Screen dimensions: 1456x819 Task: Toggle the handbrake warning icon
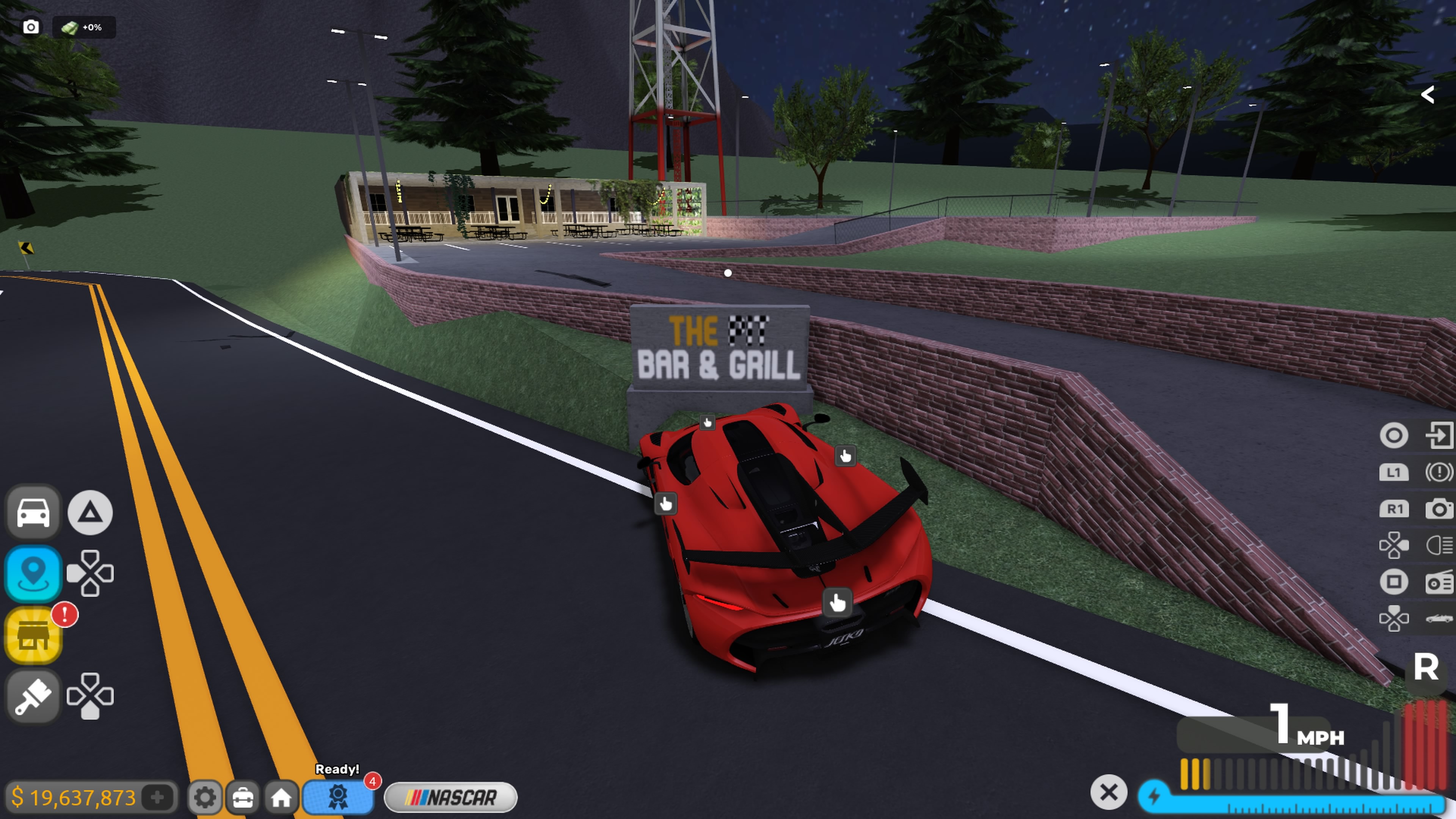click(x=1439, y=472)
